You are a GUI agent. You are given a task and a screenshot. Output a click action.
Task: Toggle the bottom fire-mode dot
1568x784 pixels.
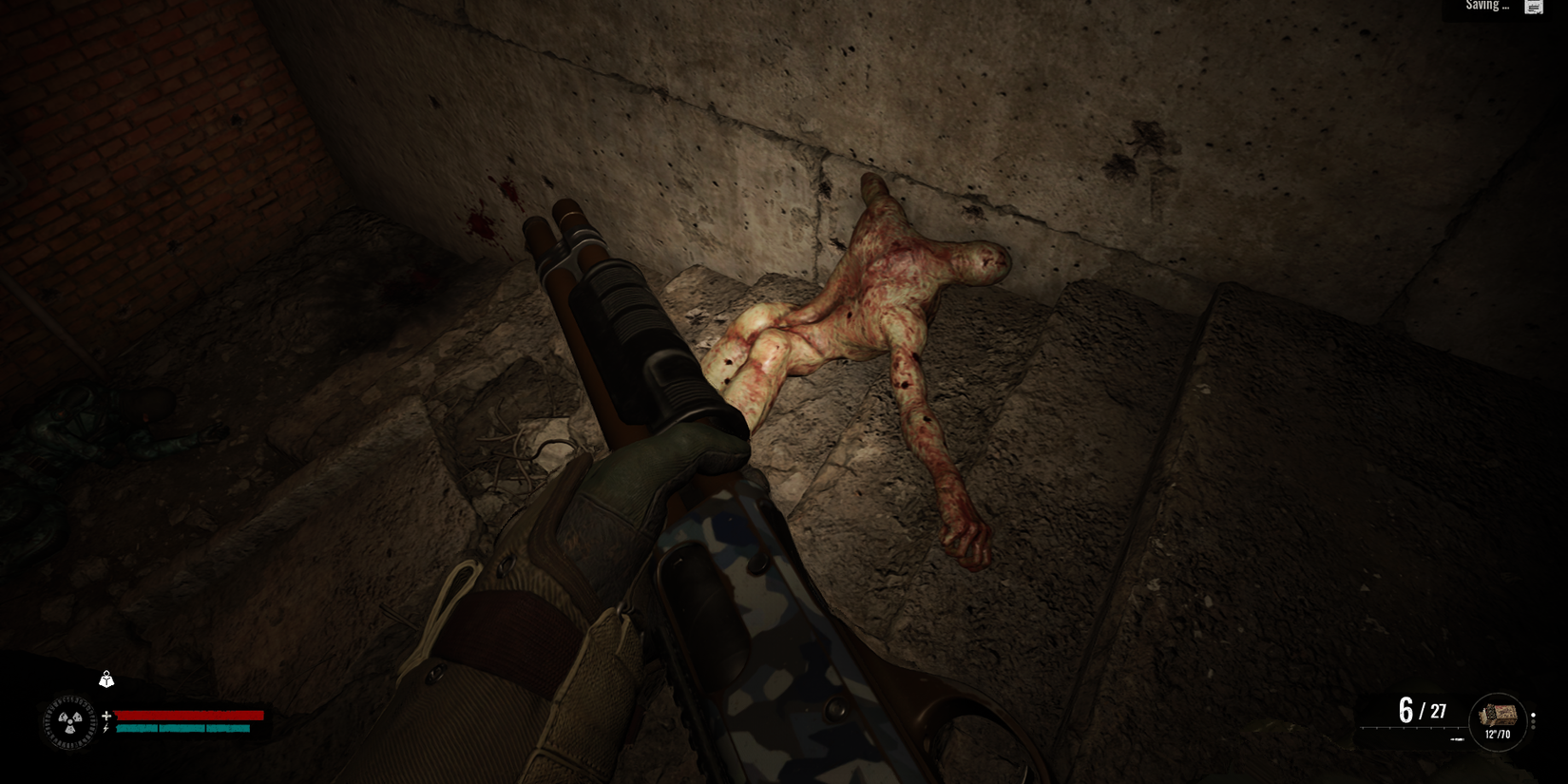coord(1534,728)
